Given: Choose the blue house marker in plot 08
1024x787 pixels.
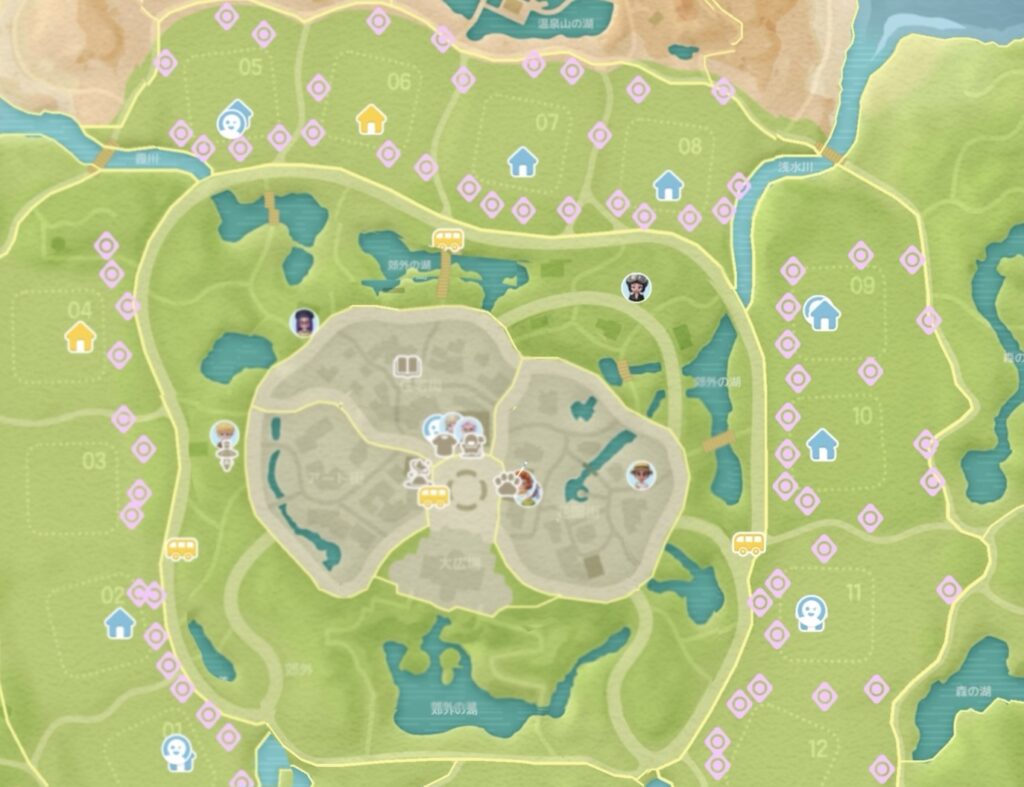Looking at the screenshot, I should point(668,185).
